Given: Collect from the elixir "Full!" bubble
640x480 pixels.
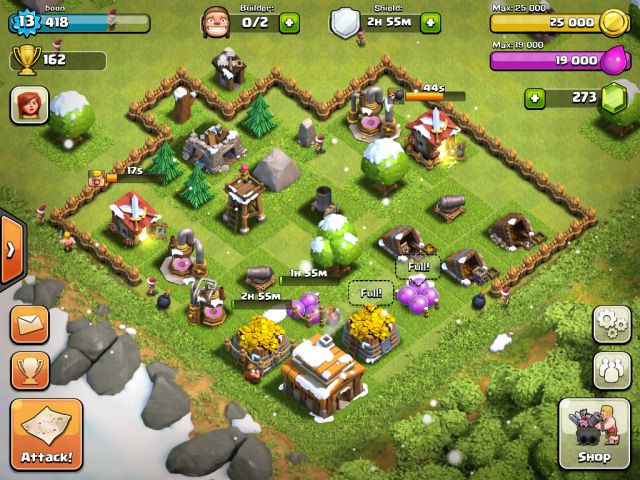Looking at the screenshot, I should (416, 268).
